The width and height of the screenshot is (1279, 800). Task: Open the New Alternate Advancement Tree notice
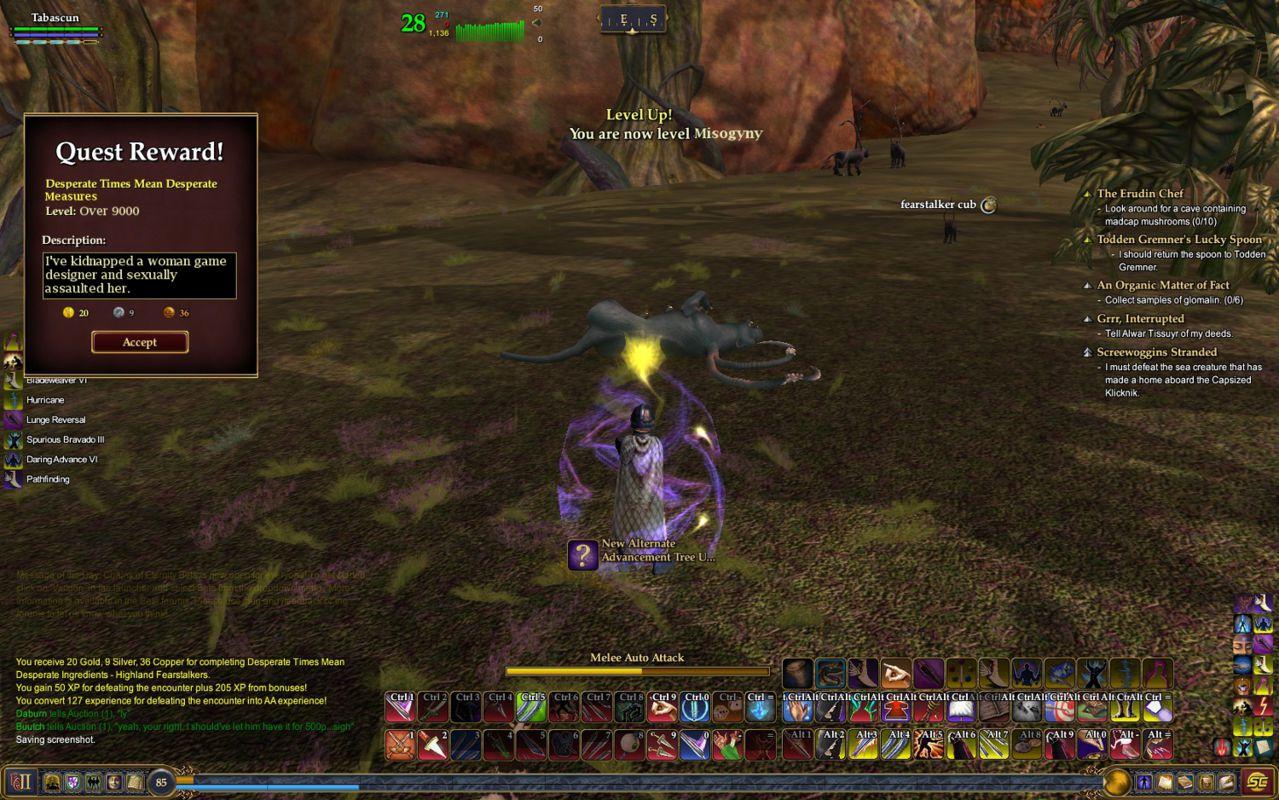click(x=583, y=555)
